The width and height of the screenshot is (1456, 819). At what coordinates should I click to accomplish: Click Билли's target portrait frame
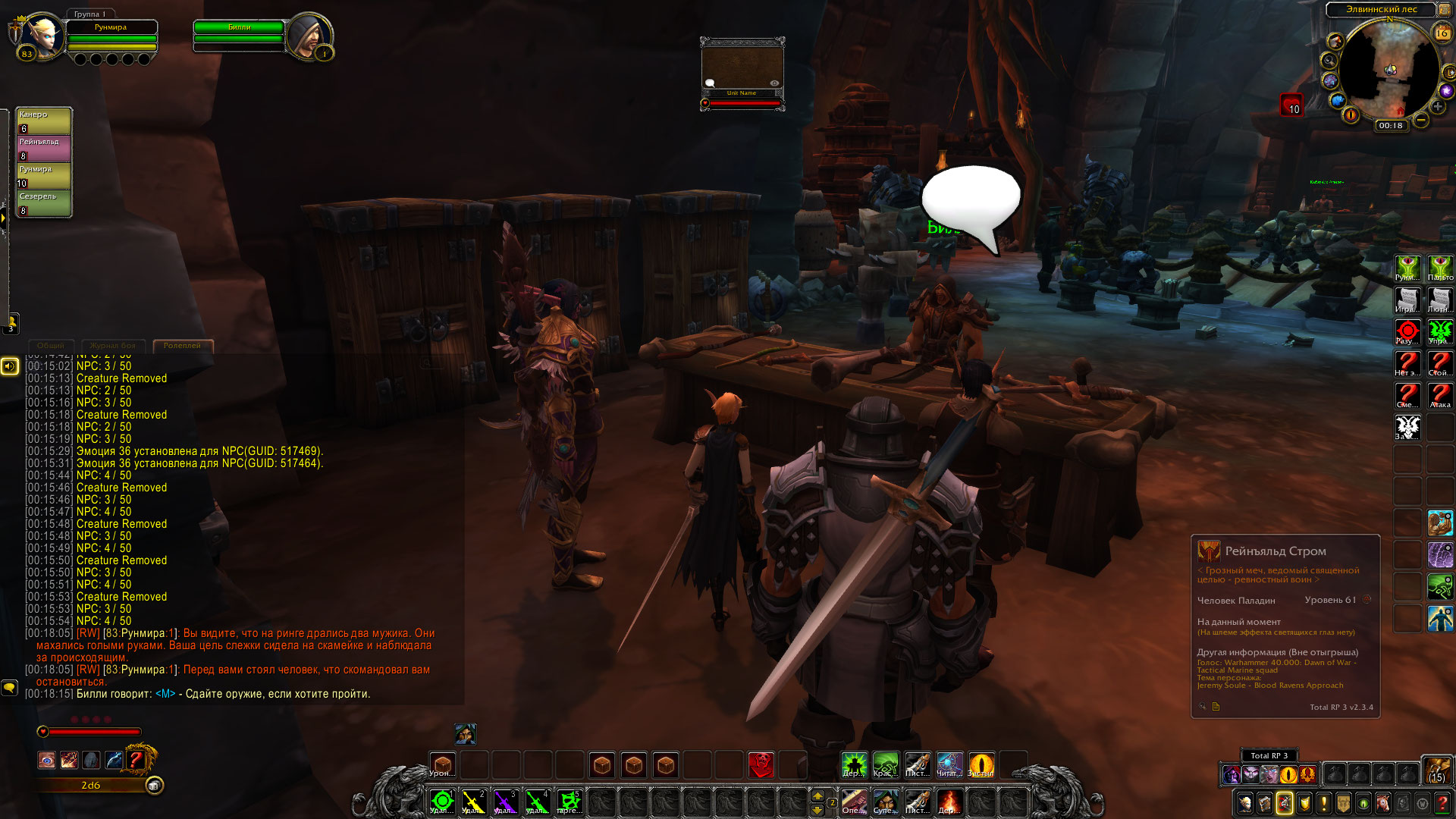308,34
